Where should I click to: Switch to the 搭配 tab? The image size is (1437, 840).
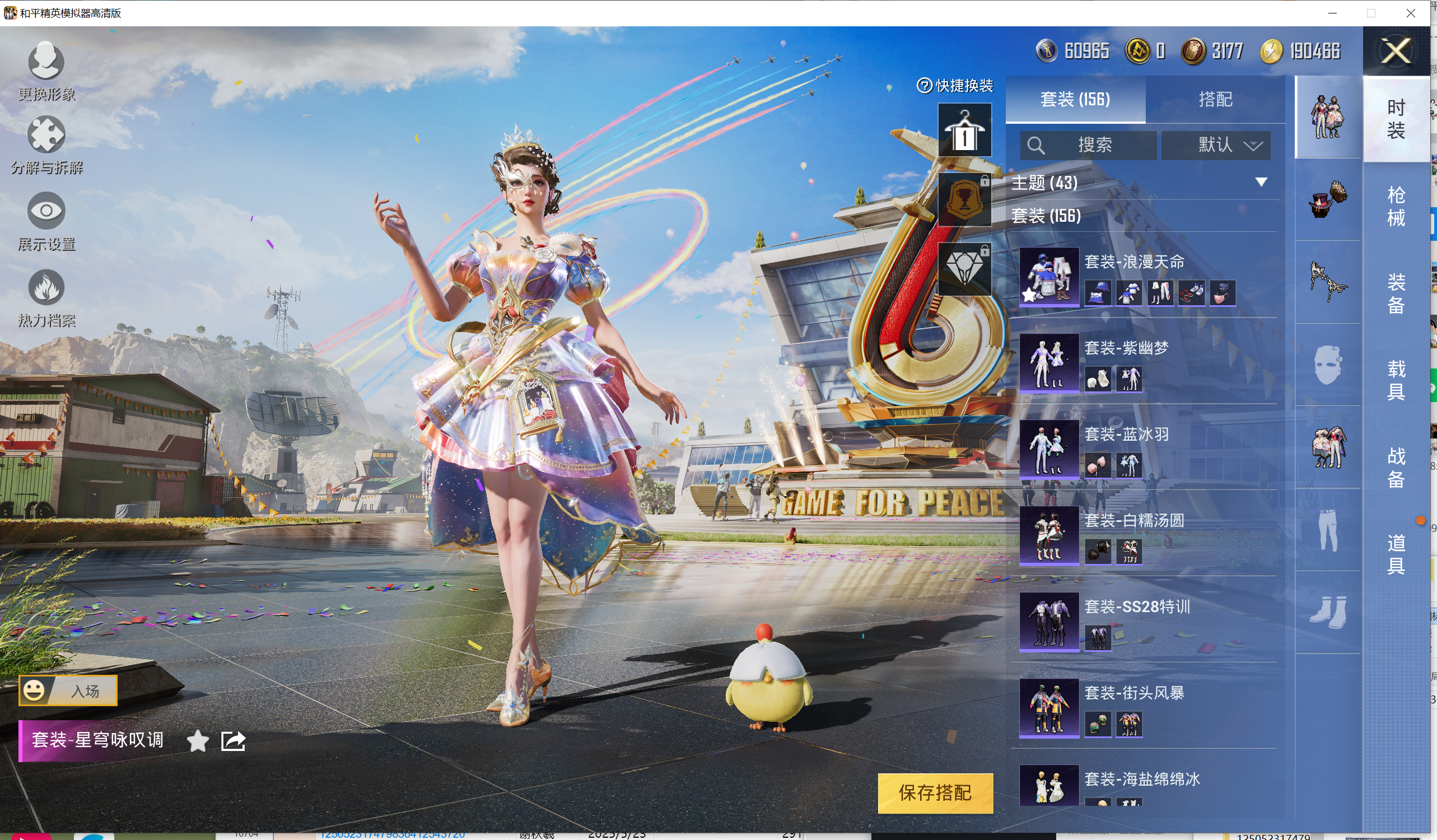point(1215,99)
